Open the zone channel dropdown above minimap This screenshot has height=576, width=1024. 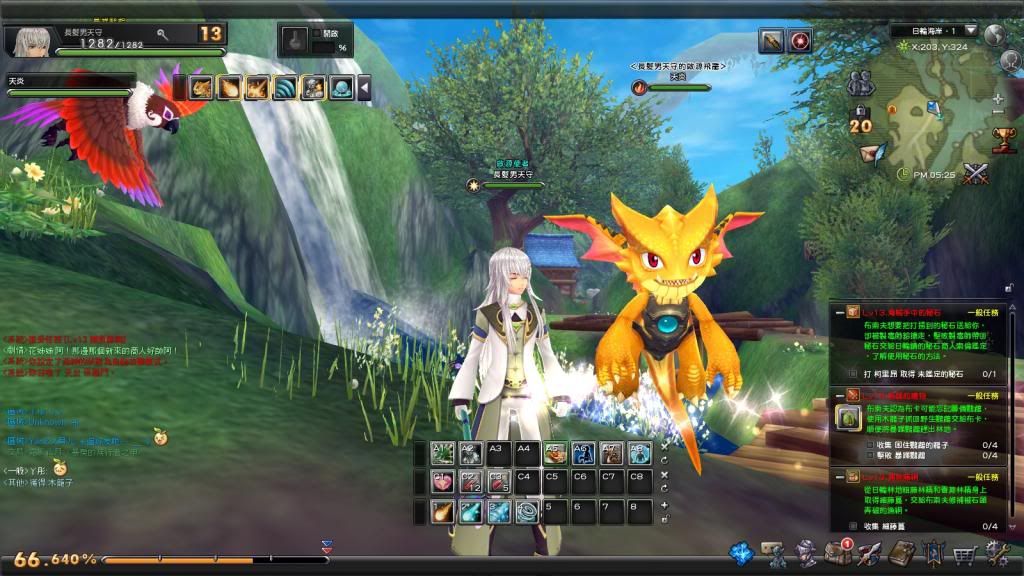[970, 30]
